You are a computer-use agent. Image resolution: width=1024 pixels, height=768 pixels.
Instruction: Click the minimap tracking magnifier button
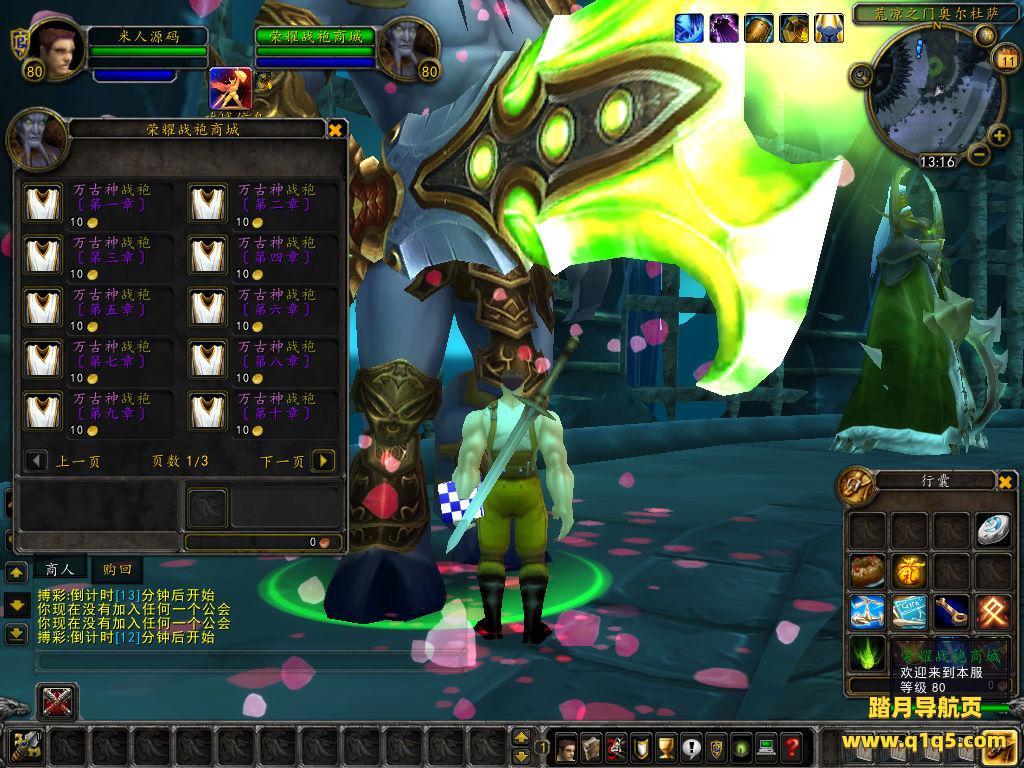pos(861,75)
